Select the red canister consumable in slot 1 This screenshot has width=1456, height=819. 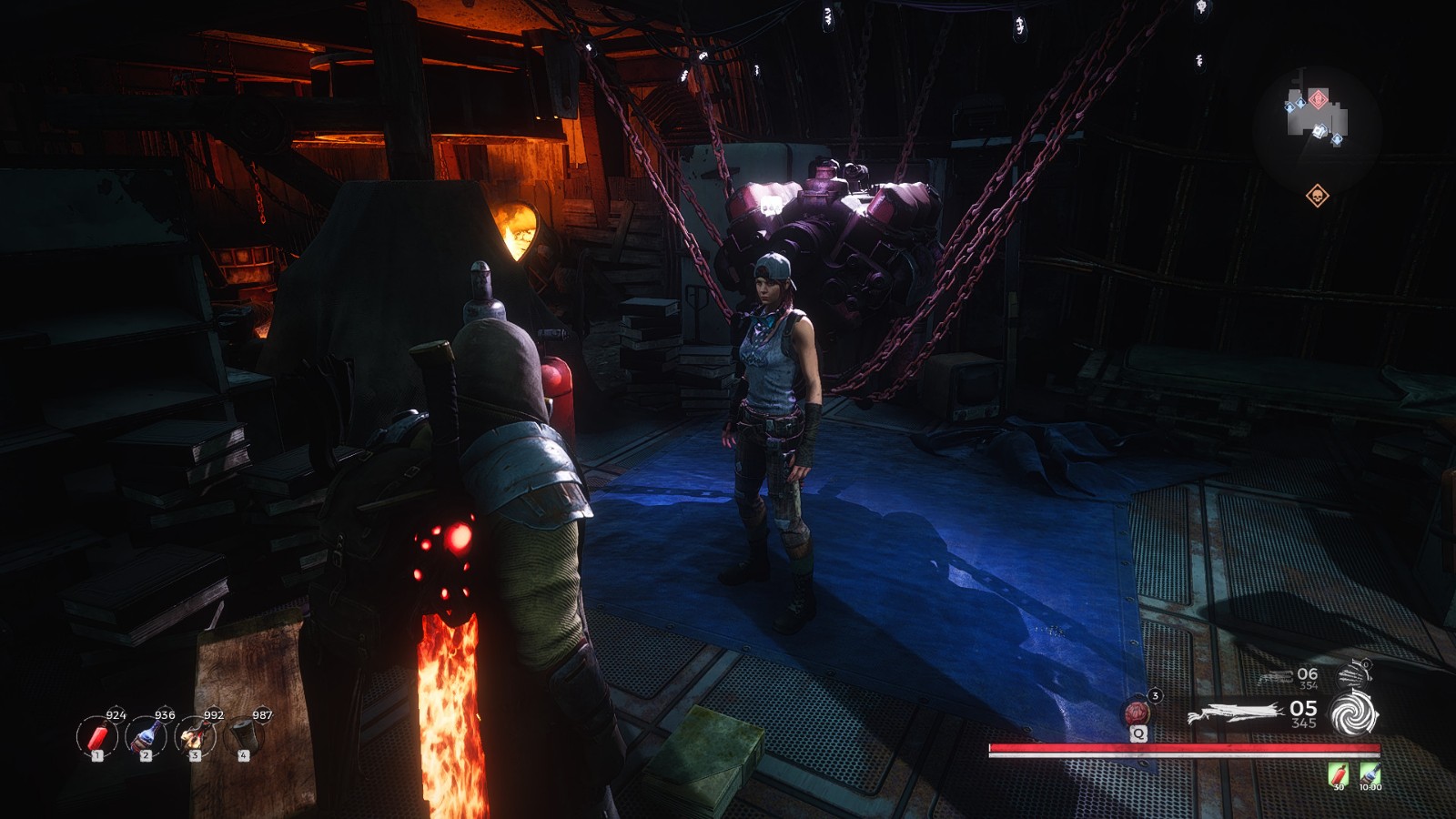click(96, 736)
